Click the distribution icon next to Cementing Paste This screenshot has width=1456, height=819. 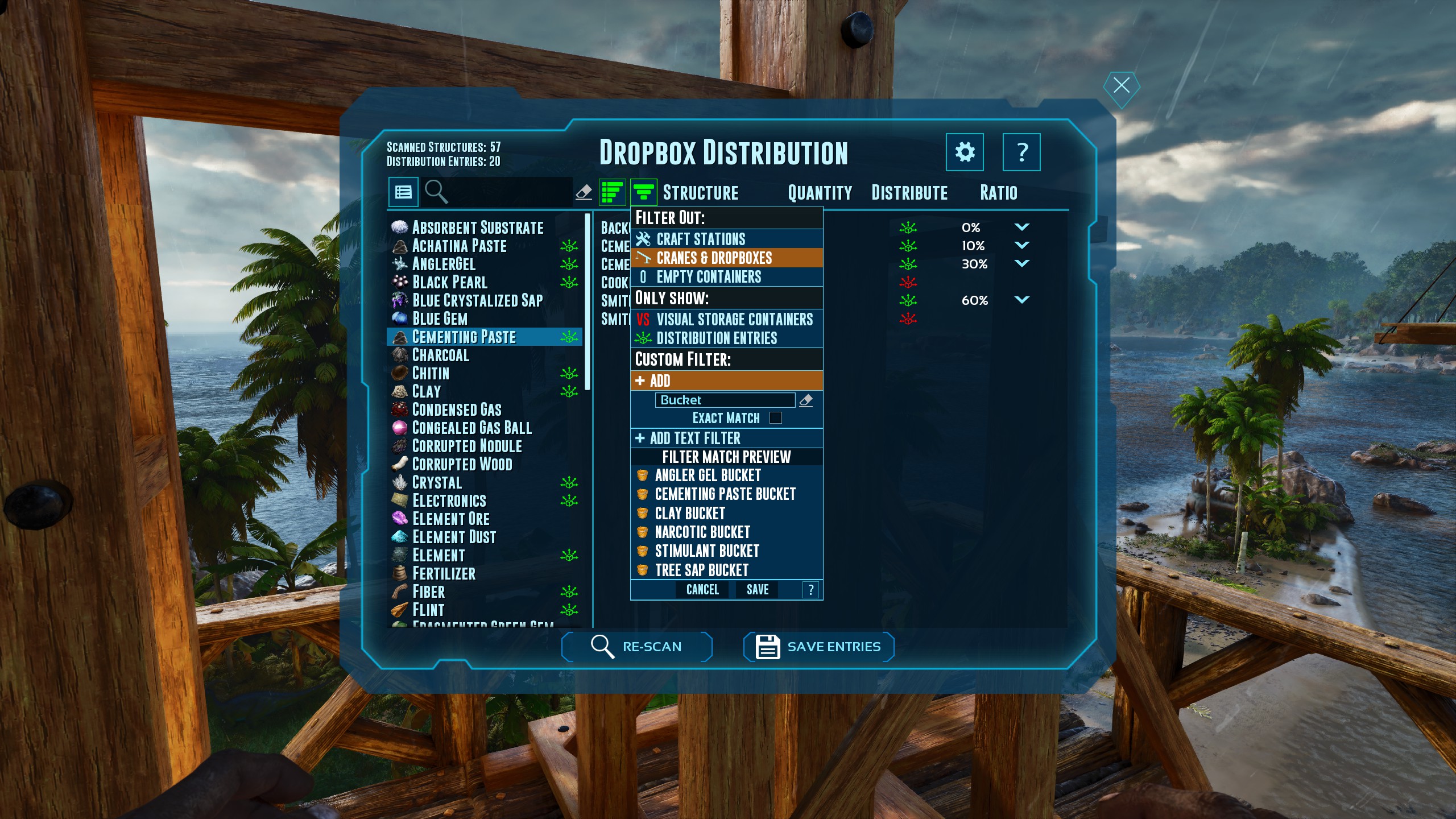pos(569,337)
